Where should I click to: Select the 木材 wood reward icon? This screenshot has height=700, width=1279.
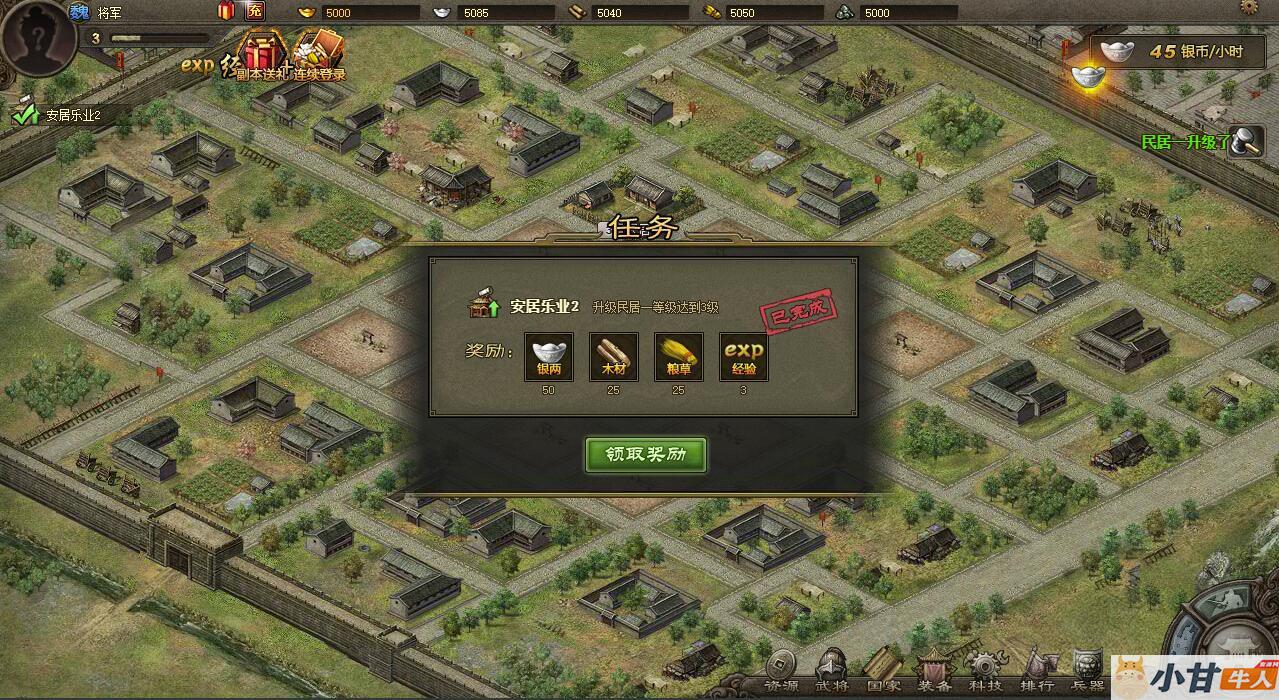pos(613,357)
